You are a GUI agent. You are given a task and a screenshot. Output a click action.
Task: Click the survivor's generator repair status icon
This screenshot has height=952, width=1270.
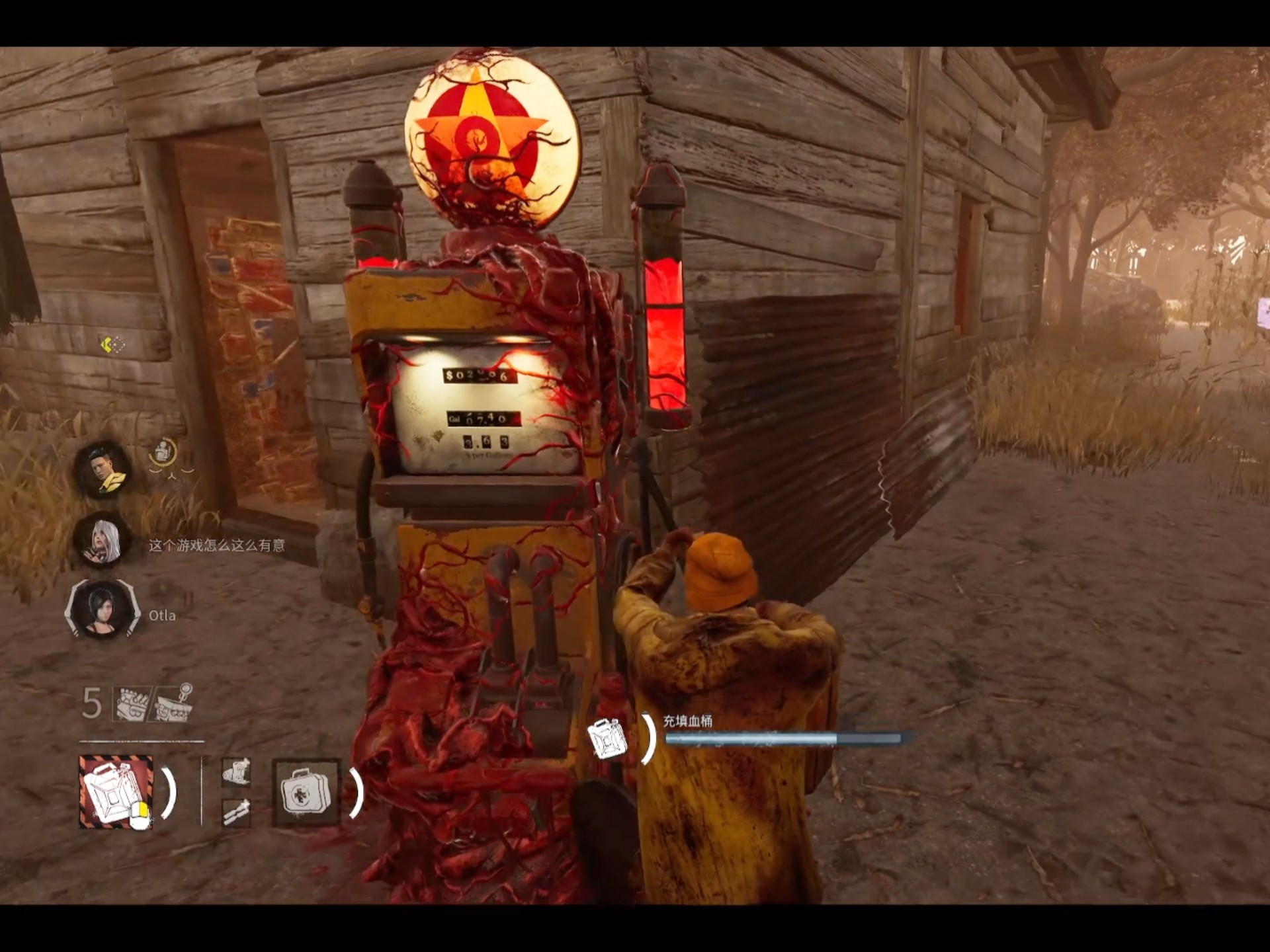tap(163, 453)
